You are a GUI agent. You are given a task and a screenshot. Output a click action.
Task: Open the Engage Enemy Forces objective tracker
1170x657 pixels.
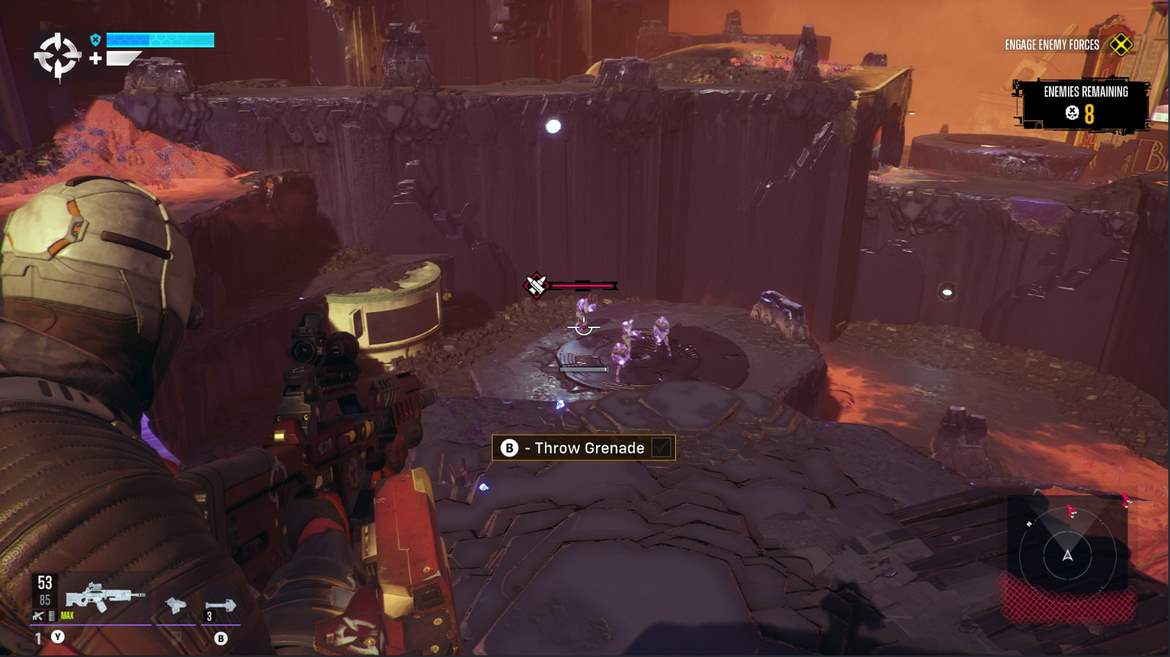1052,45
